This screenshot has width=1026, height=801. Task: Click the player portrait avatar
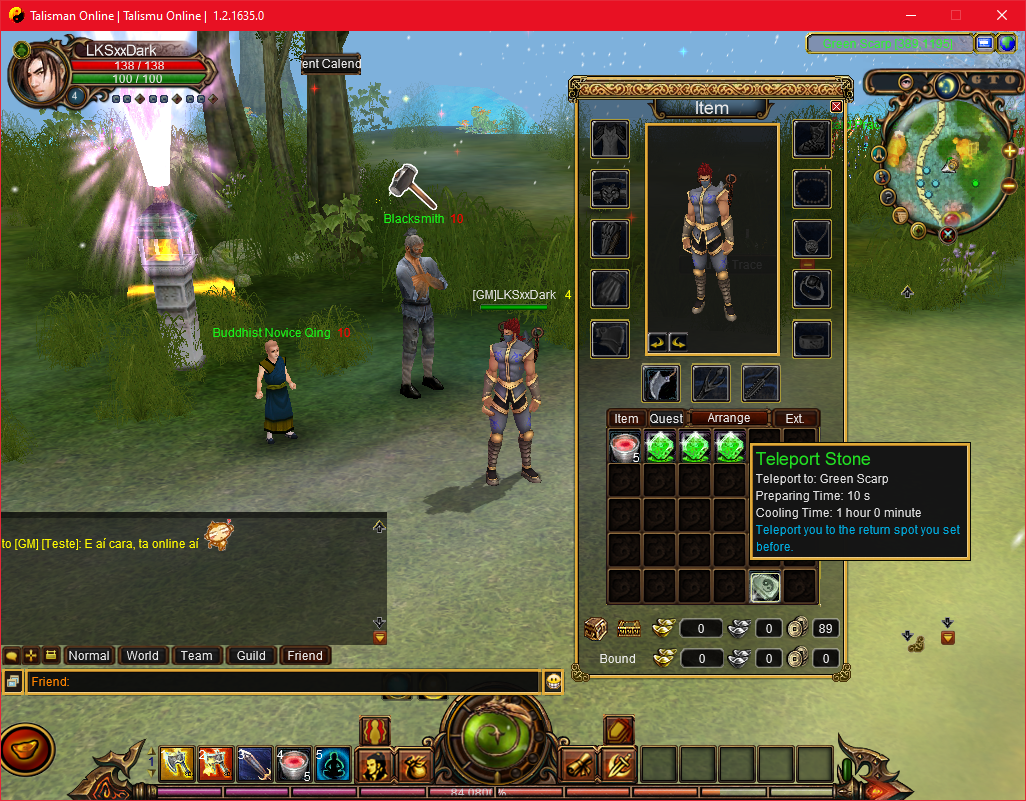pyautogui.click(x=38, y=72)
